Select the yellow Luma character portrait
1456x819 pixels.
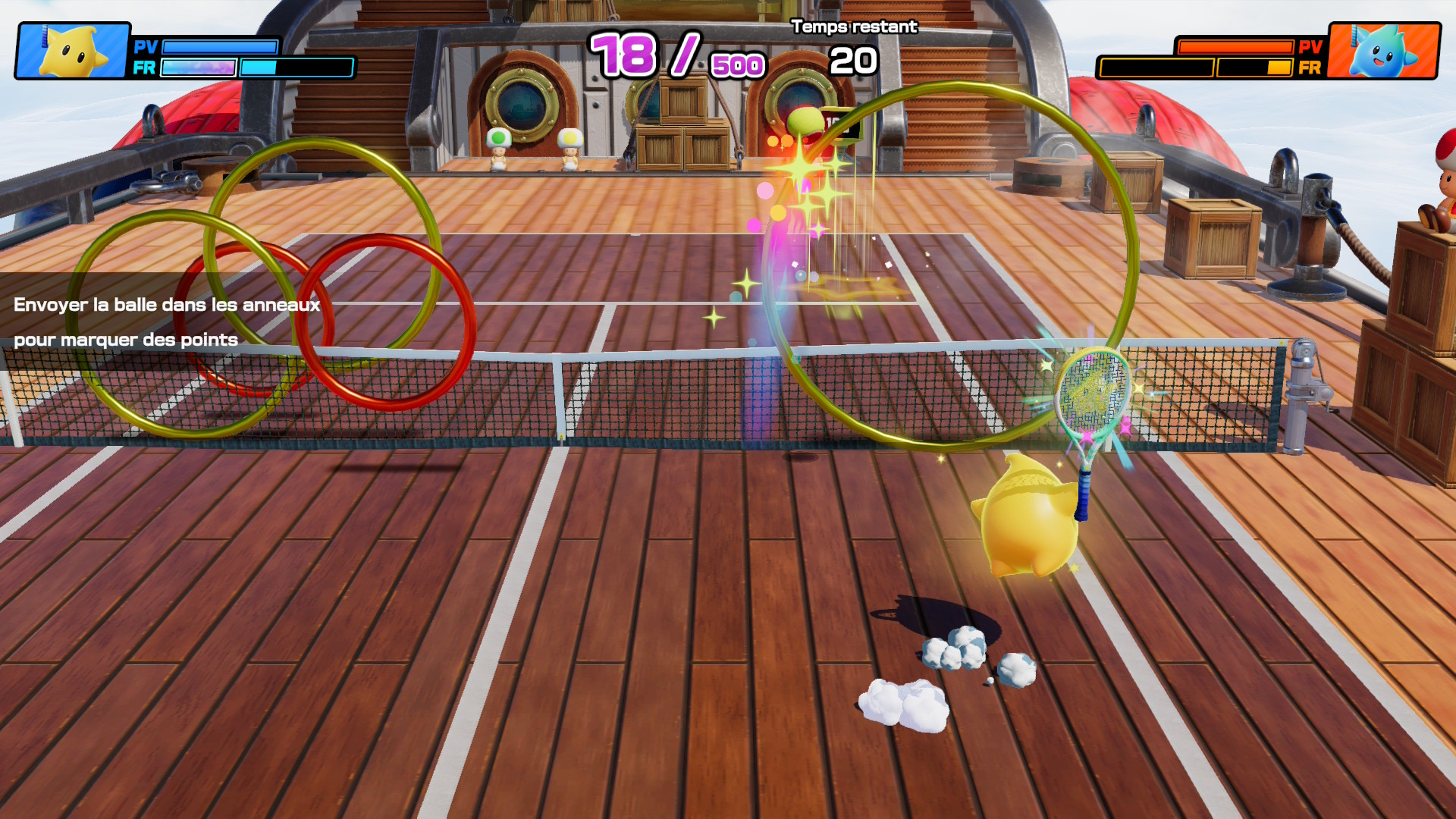tap(72, 49)
